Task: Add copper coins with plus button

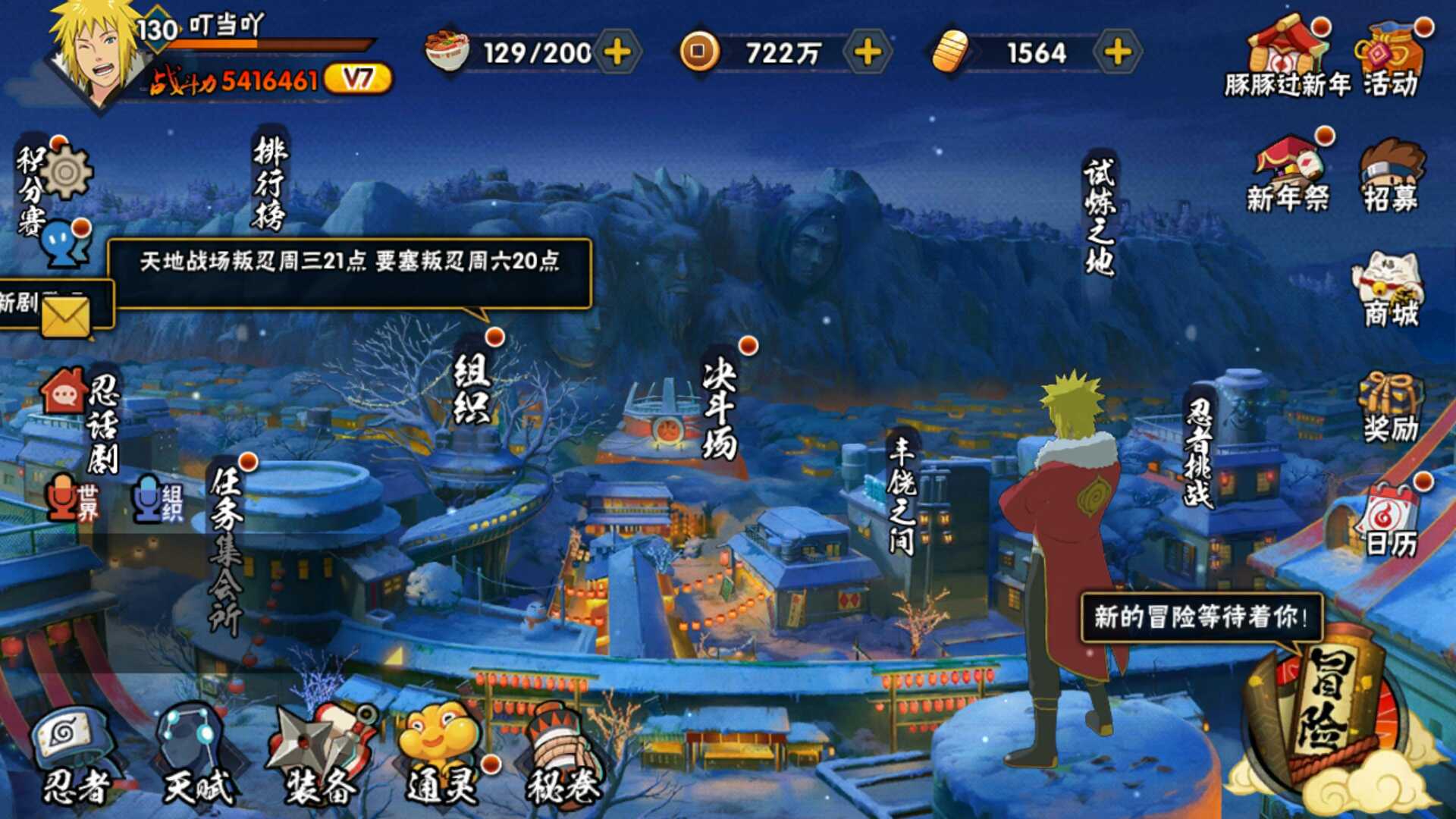Action: pyautogui.click(x=868, y=52)
